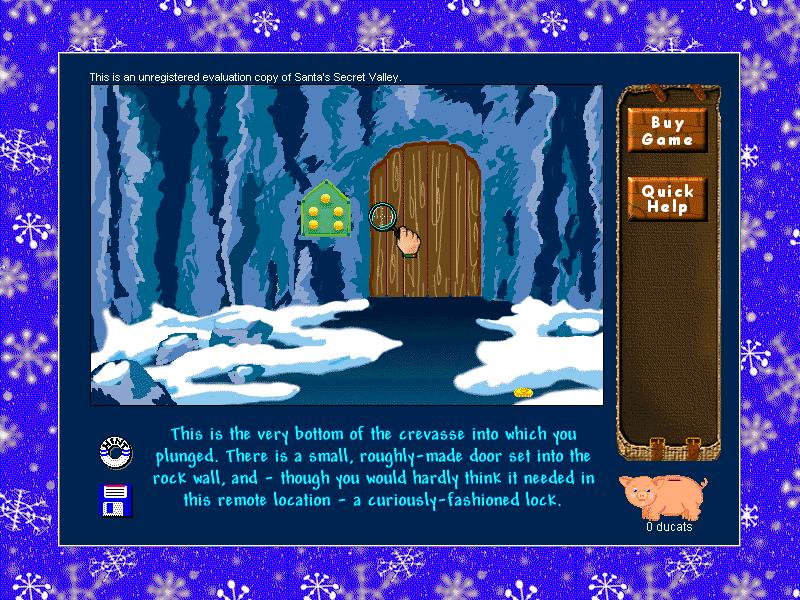This screenshot has width=800, height=600.
Task: Click the Buy Game wooden button
Action: 666,131
